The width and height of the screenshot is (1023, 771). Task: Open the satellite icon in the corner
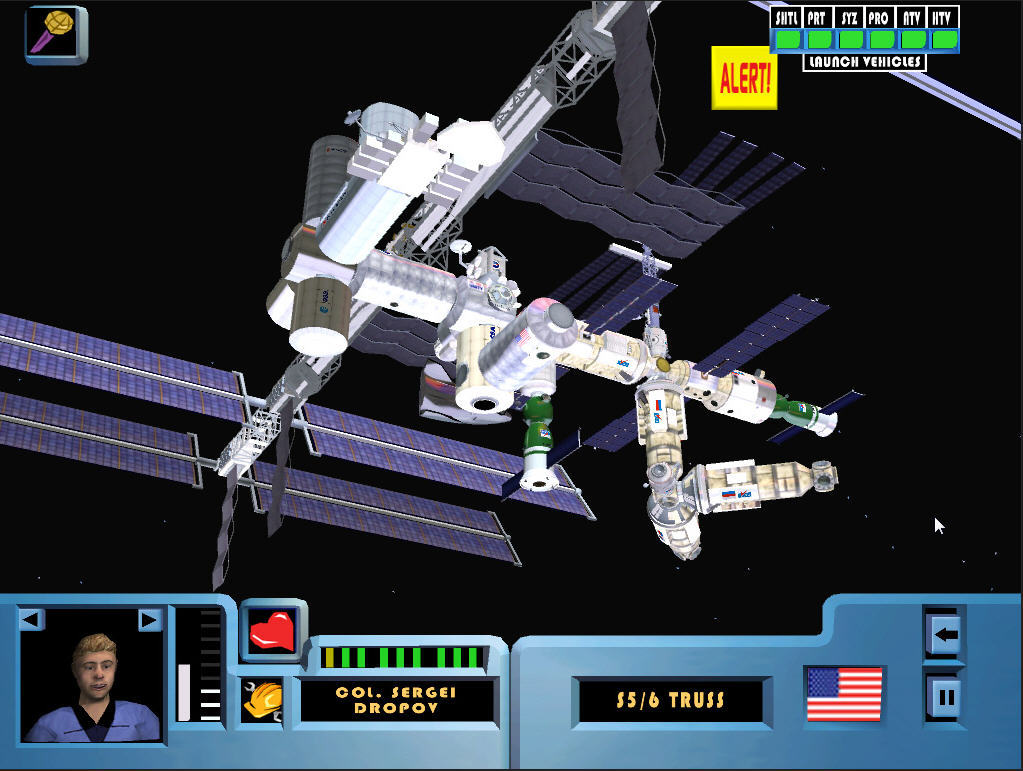click(56, 34)
